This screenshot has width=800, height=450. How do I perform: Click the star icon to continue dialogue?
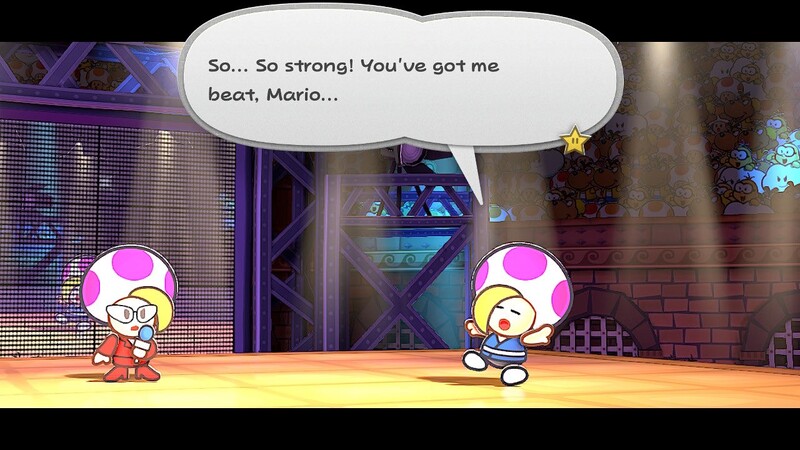(x=575, y=141)
